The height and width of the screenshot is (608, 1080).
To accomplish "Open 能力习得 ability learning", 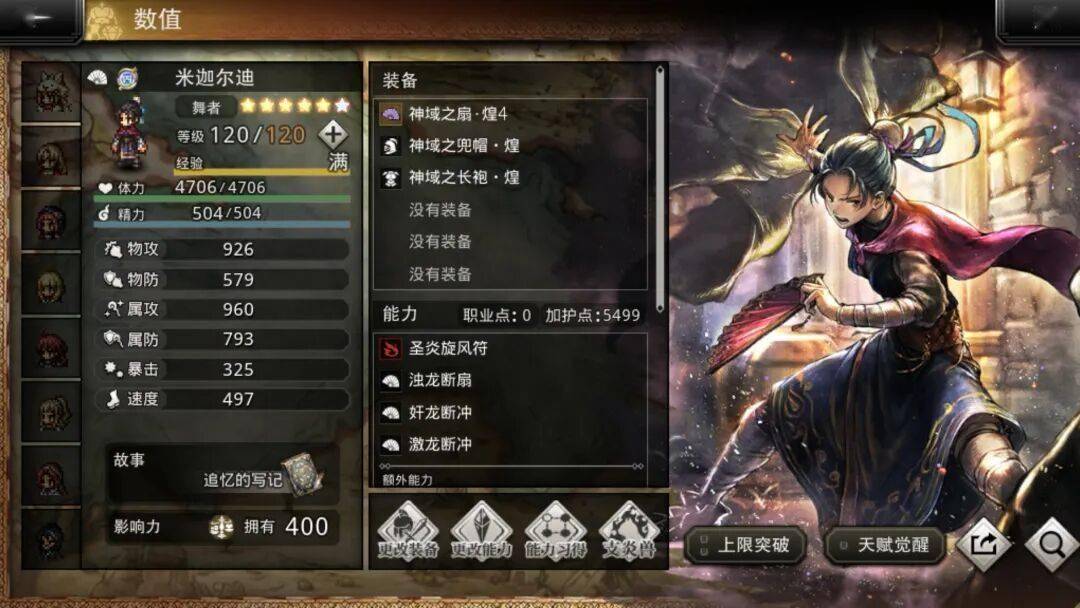I will 555,531.
